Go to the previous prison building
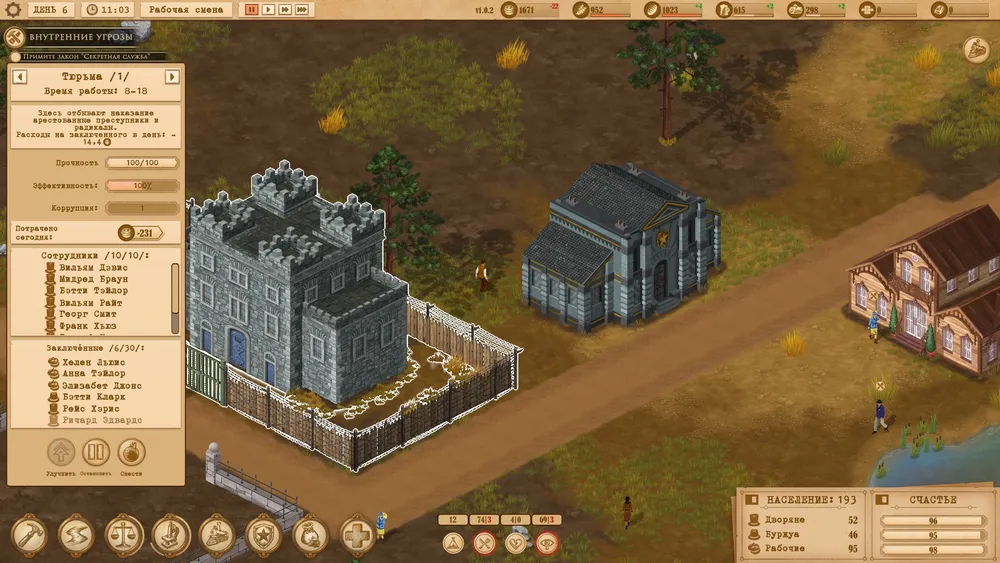Image resolution: width=1000 pixels, height=563 pixels. [x=19, y=76]
